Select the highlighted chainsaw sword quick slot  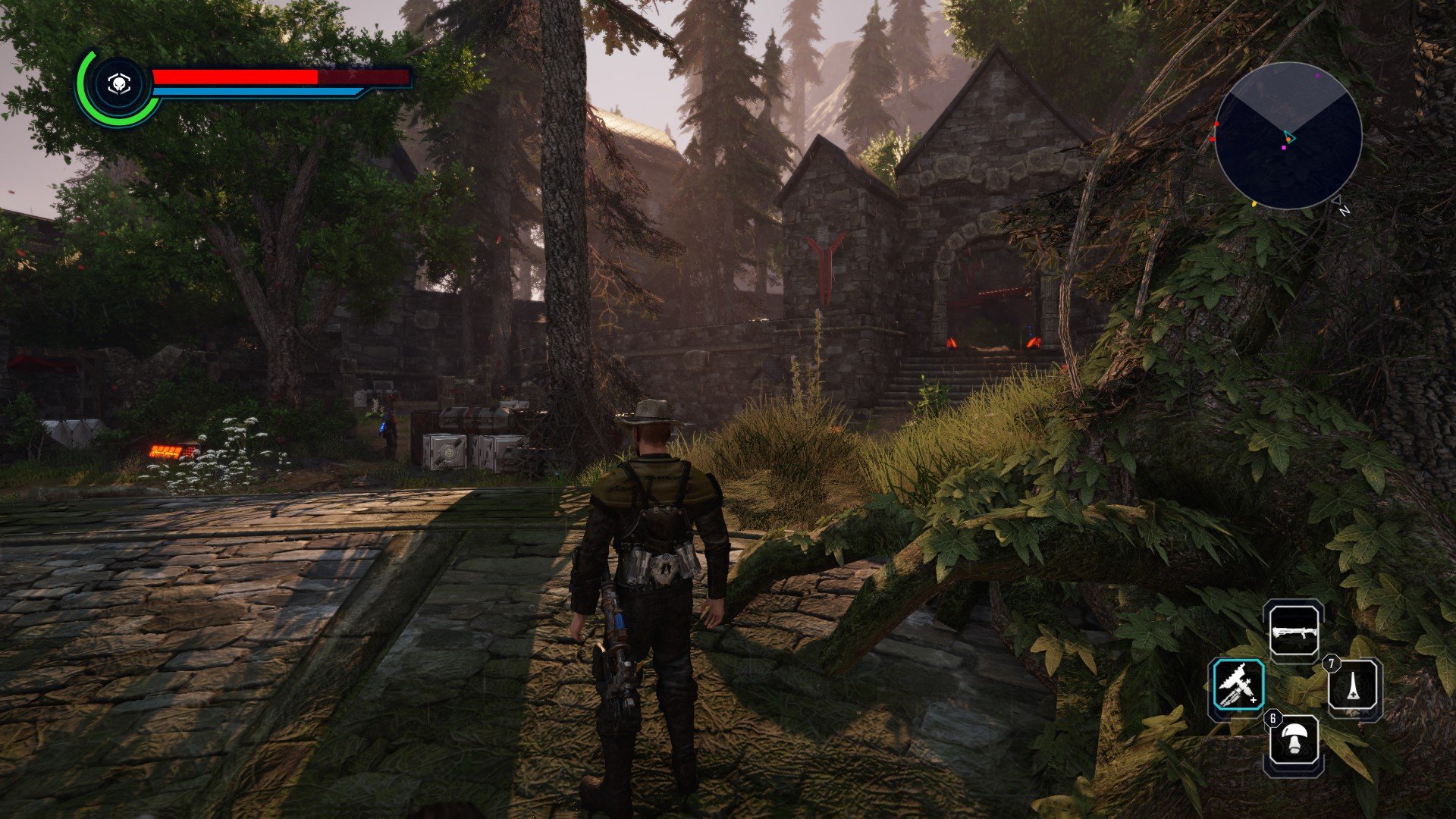(x=1238, y=686)
